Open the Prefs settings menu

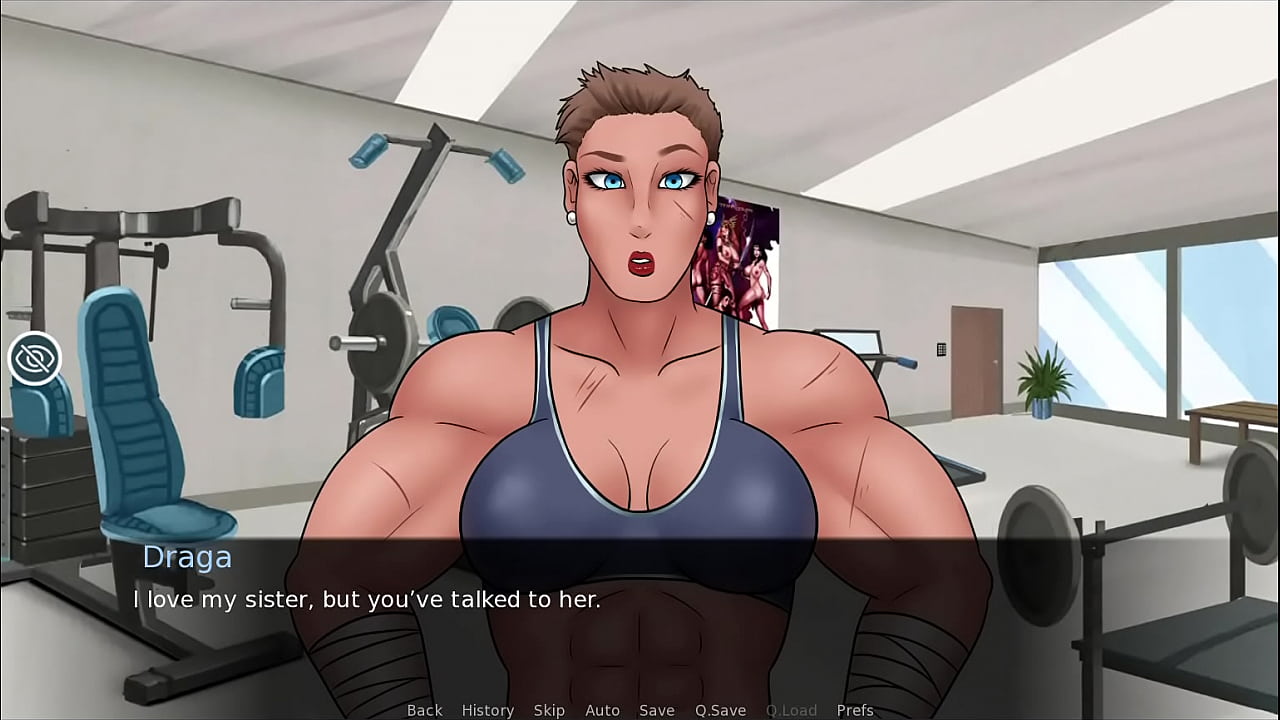point(855,710)
